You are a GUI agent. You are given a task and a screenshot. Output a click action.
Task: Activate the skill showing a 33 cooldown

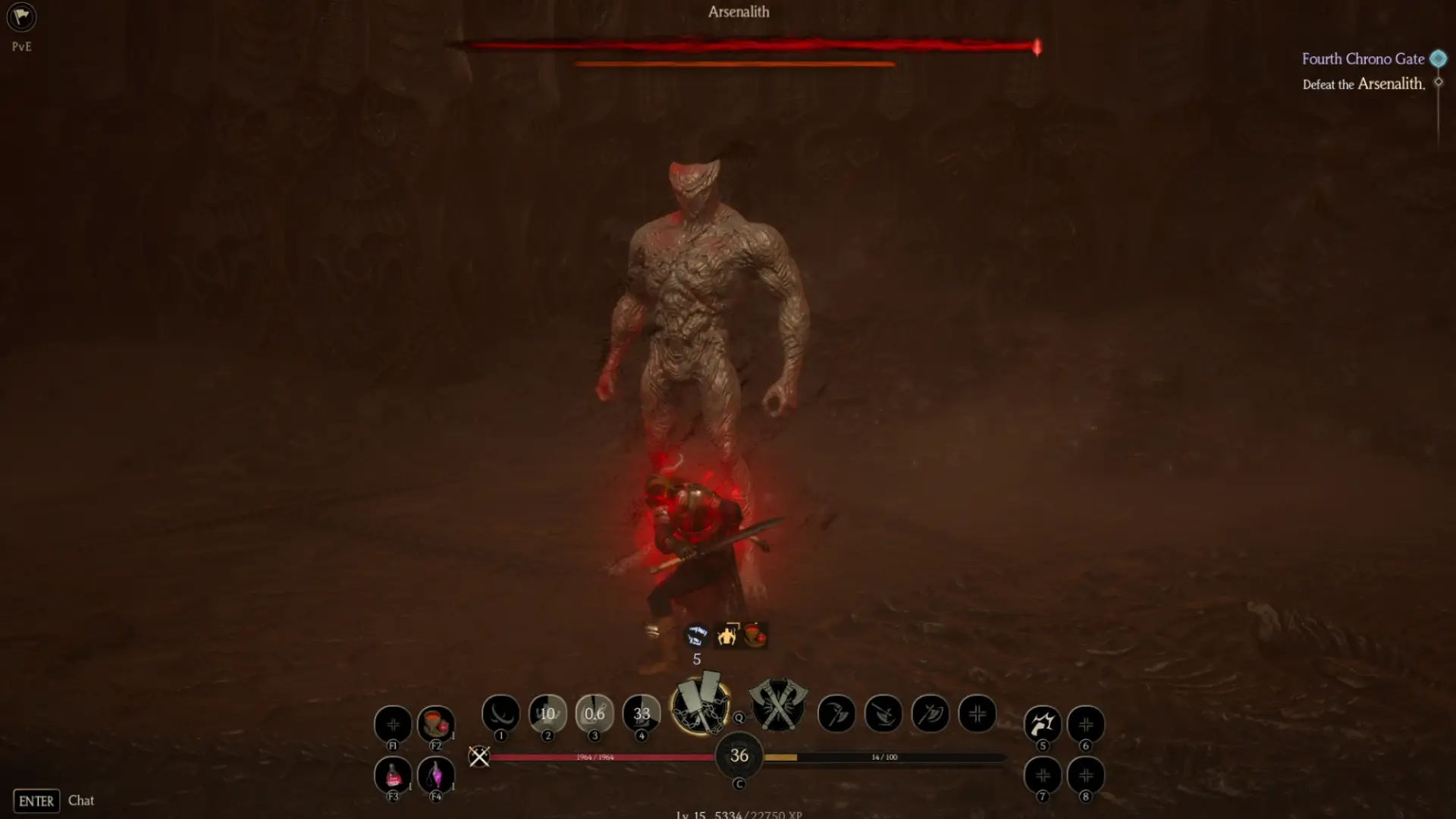coord(642,714)
